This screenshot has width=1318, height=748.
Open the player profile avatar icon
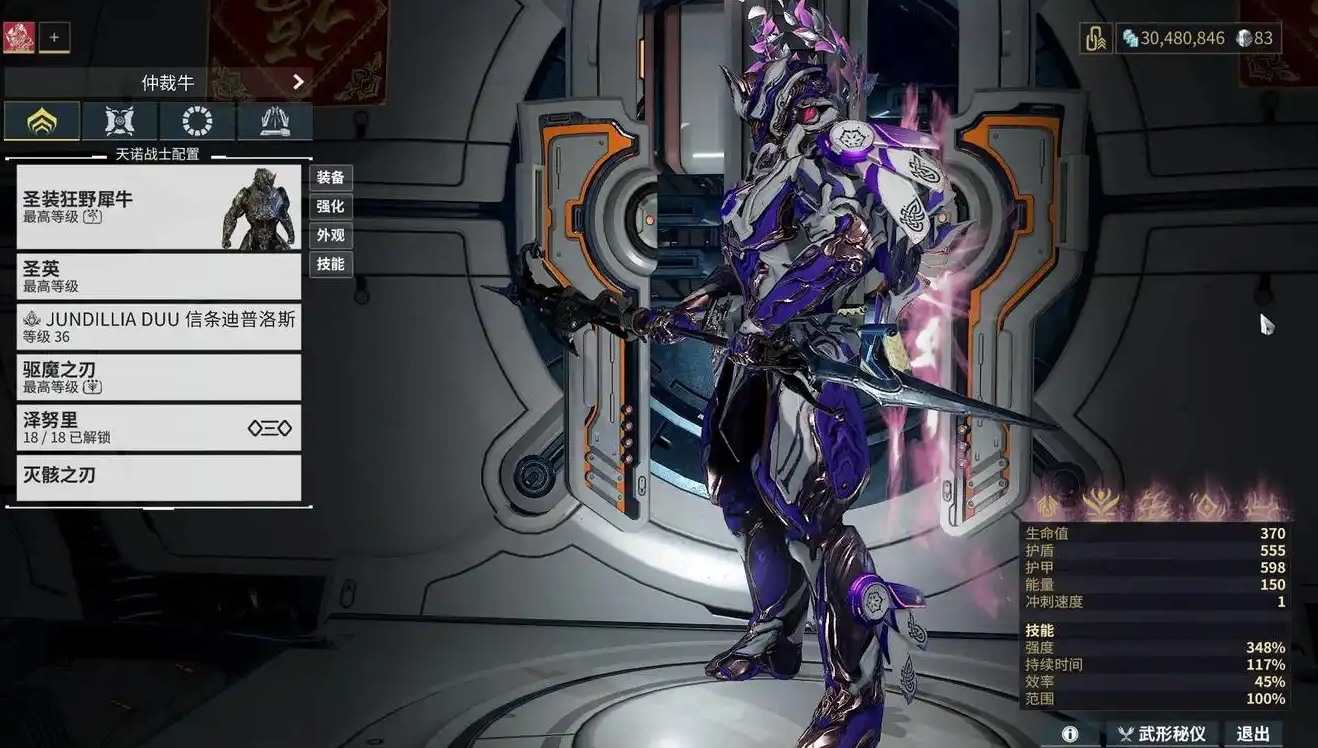pyautogui.click(x=19, y=38)
